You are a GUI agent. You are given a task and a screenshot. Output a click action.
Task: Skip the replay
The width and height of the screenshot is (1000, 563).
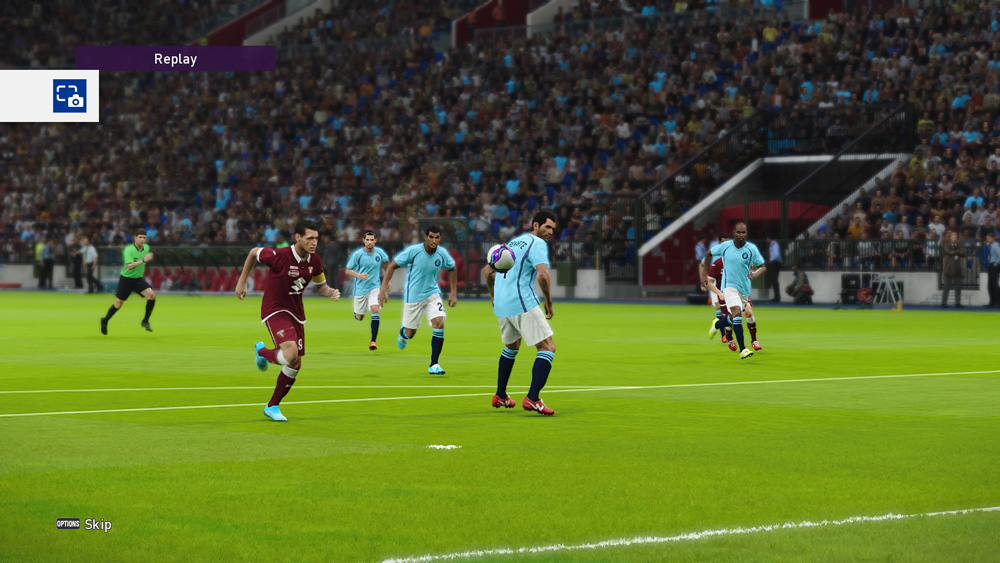point(85,524)
